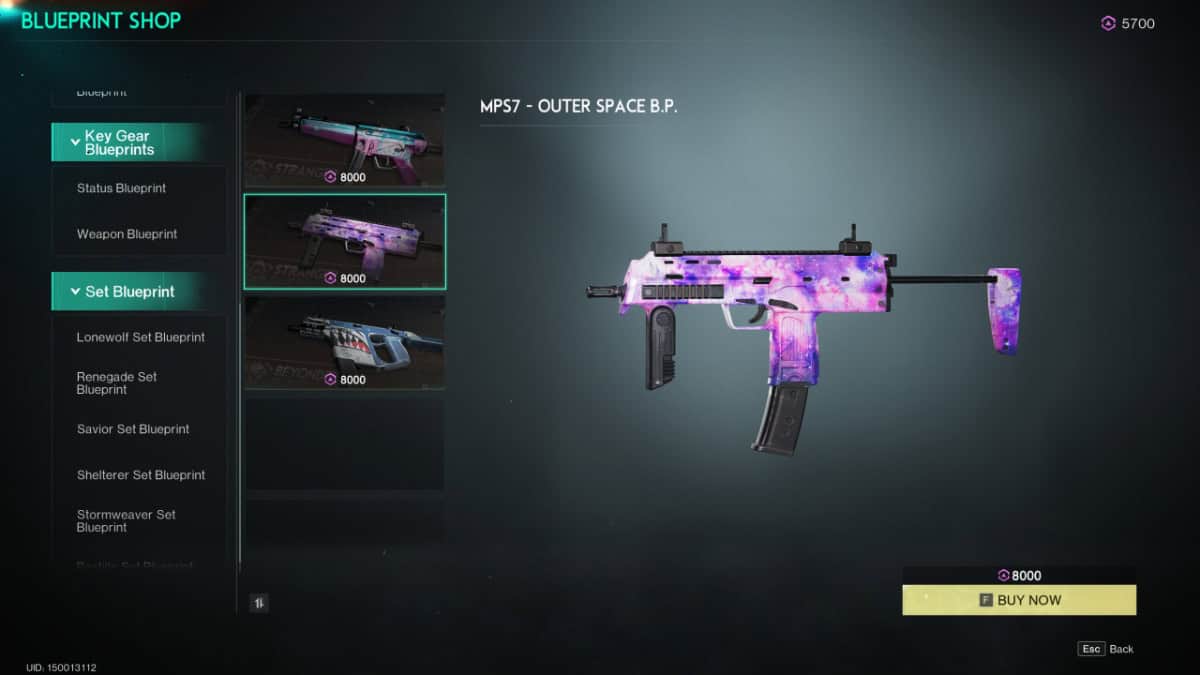This screenshot has height=675, width=1200.
Task: Open the Status Blueprint category
Action: pos(122,188)
